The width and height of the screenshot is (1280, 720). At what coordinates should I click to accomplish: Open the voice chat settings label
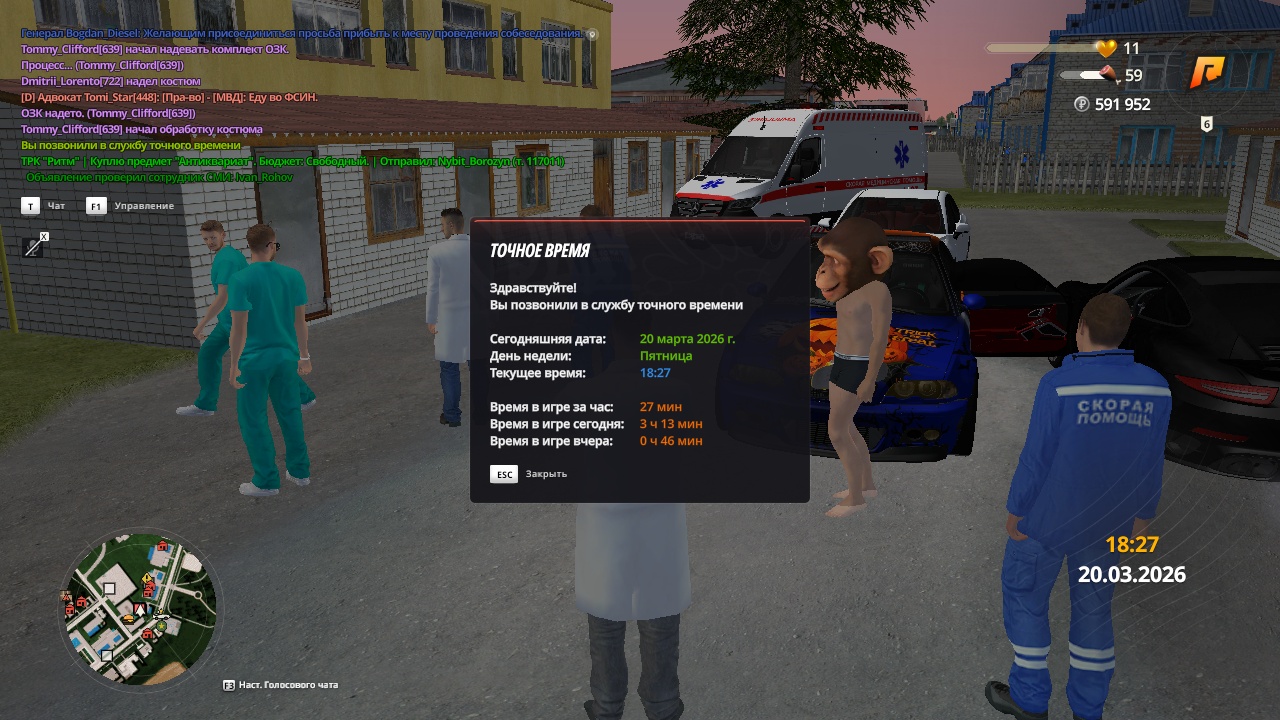(287, 685)
